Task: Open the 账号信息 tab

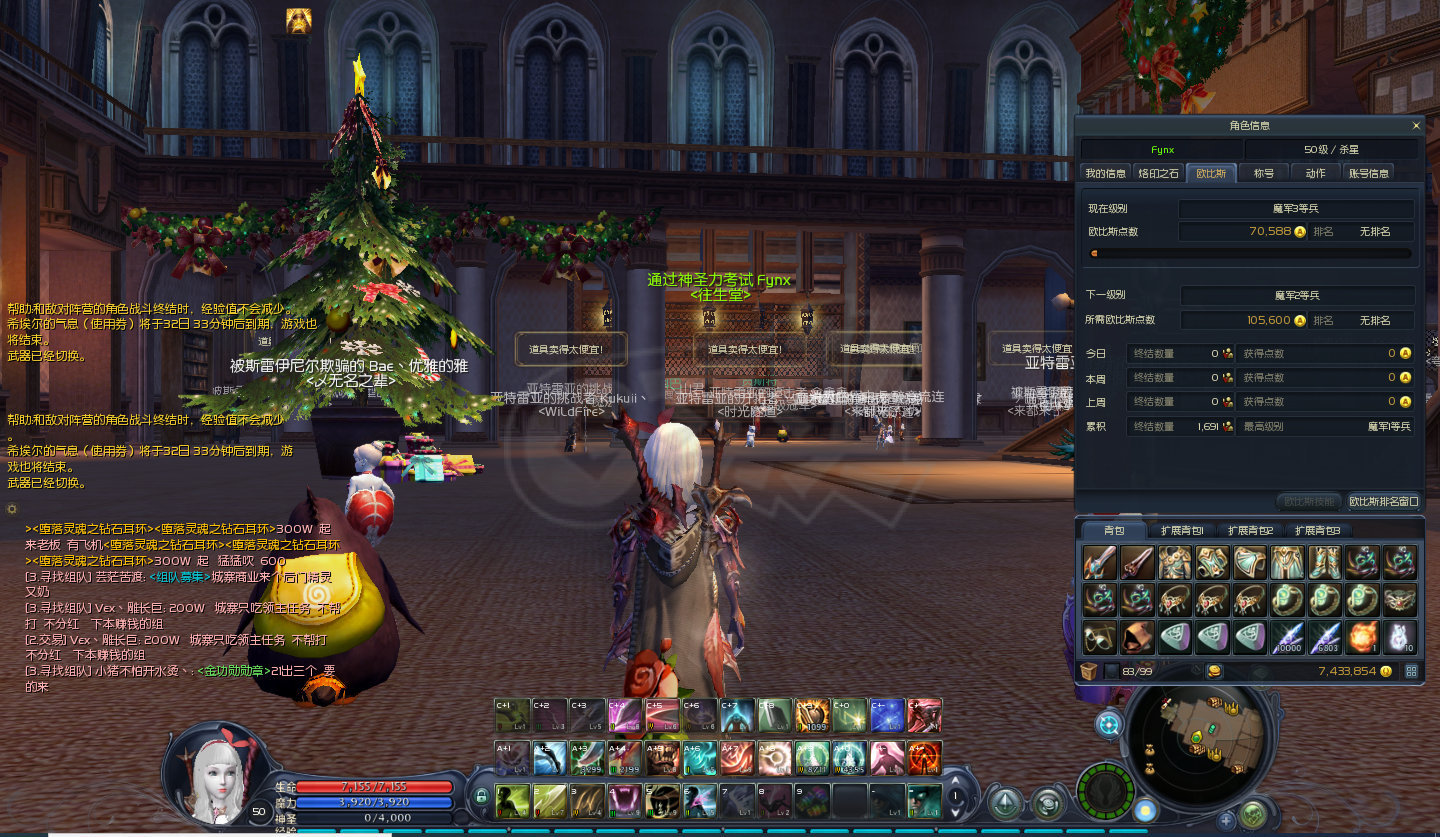Action: coord(1368,173)
